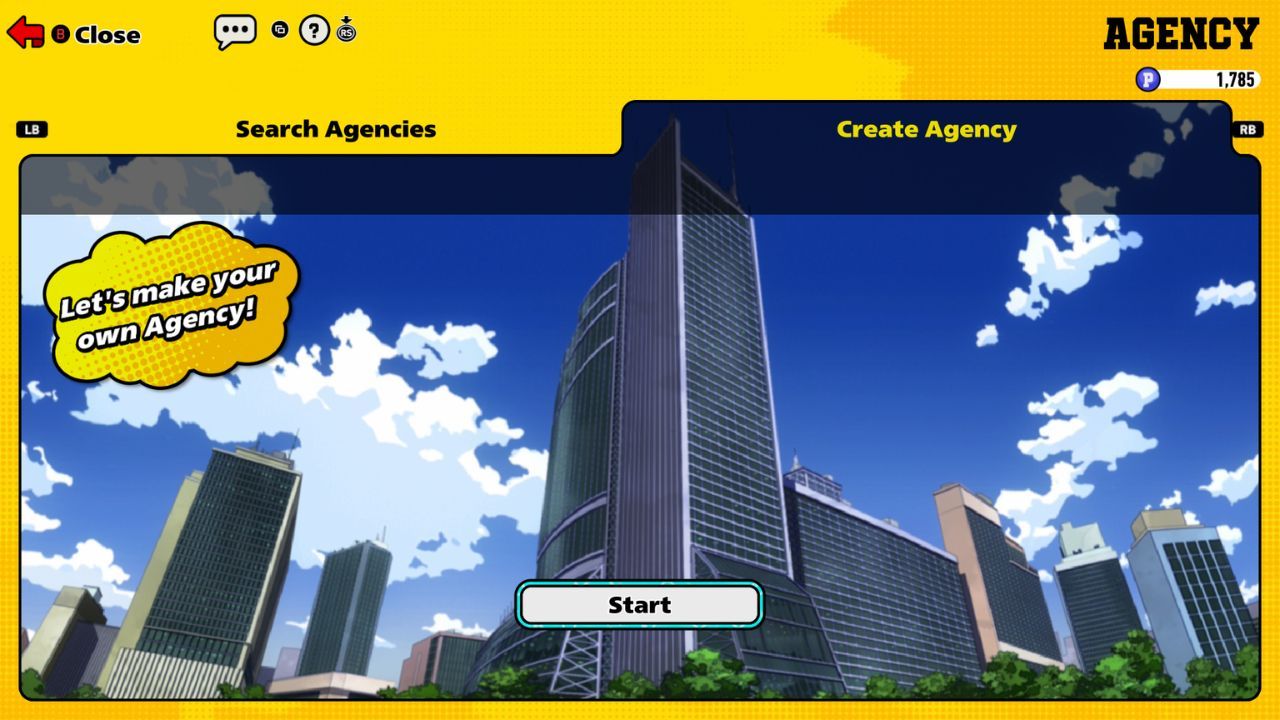Screen dimensions: 1280x720
Task: Switch to the Search Agencies tab
Action: 335,129
